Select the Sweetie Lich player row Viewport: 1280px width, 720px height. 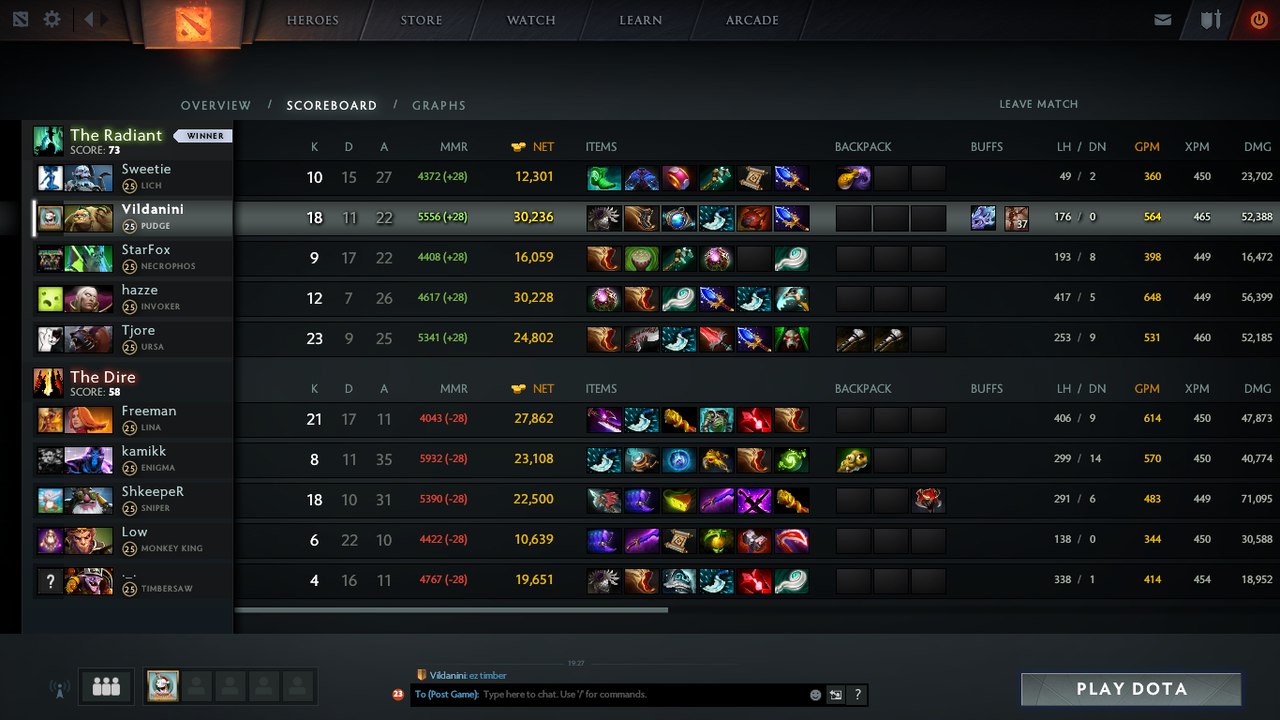[132, 177]
